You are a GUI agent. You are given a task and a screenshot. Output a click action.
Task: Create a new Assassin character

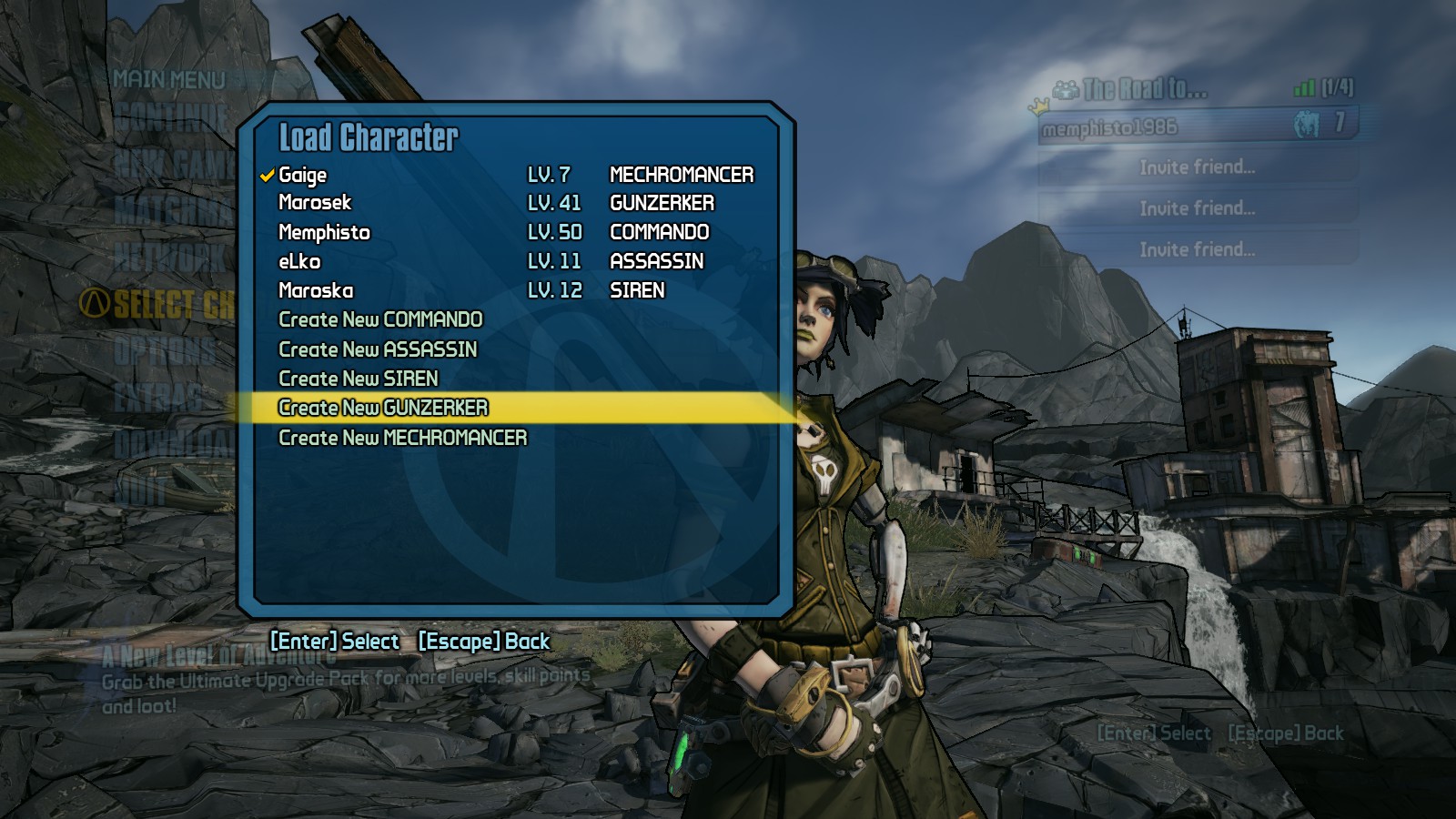pyautogui.click(x=378, y=349)
